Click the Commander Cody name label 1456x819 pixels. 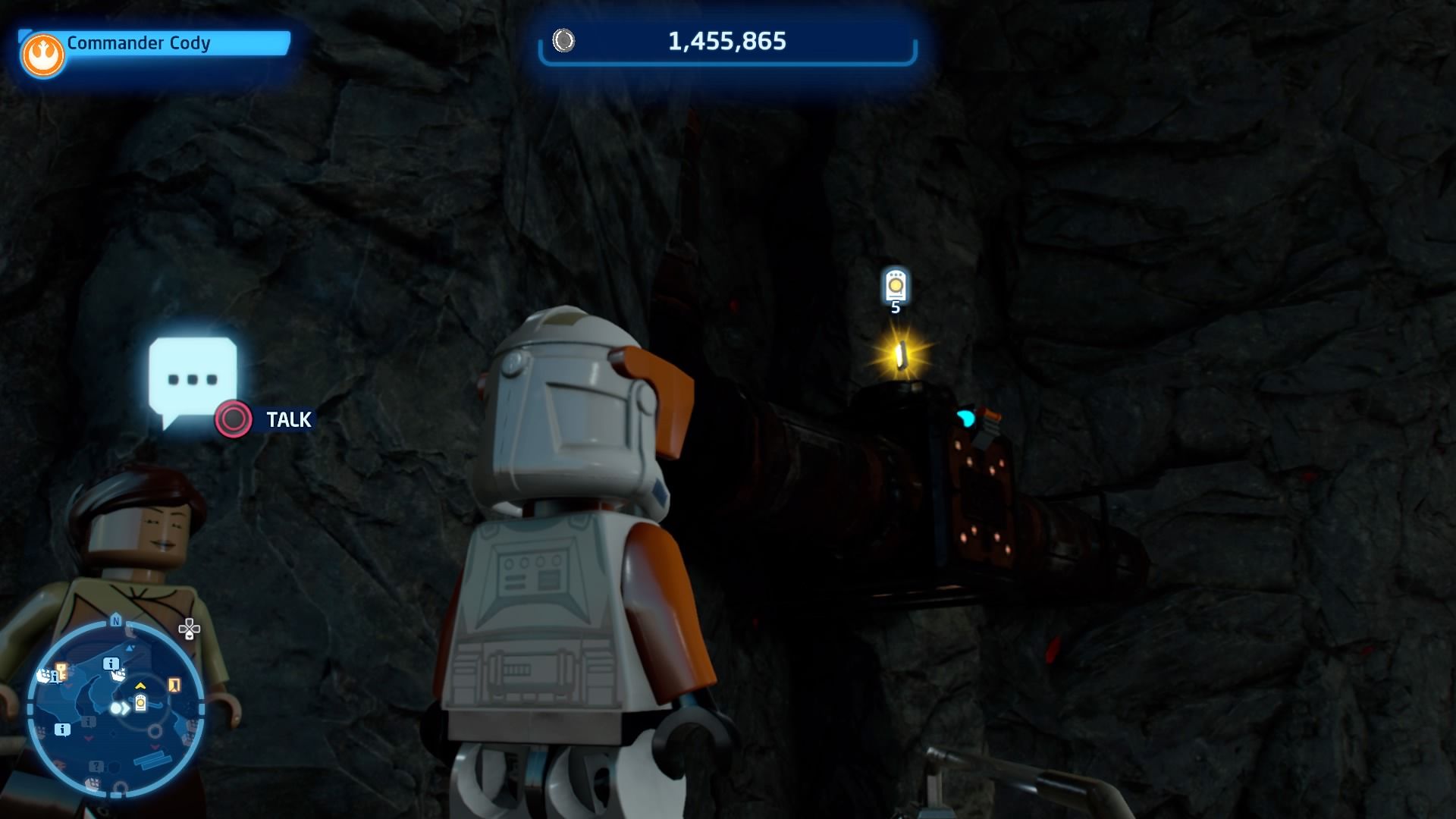[138, 43]
